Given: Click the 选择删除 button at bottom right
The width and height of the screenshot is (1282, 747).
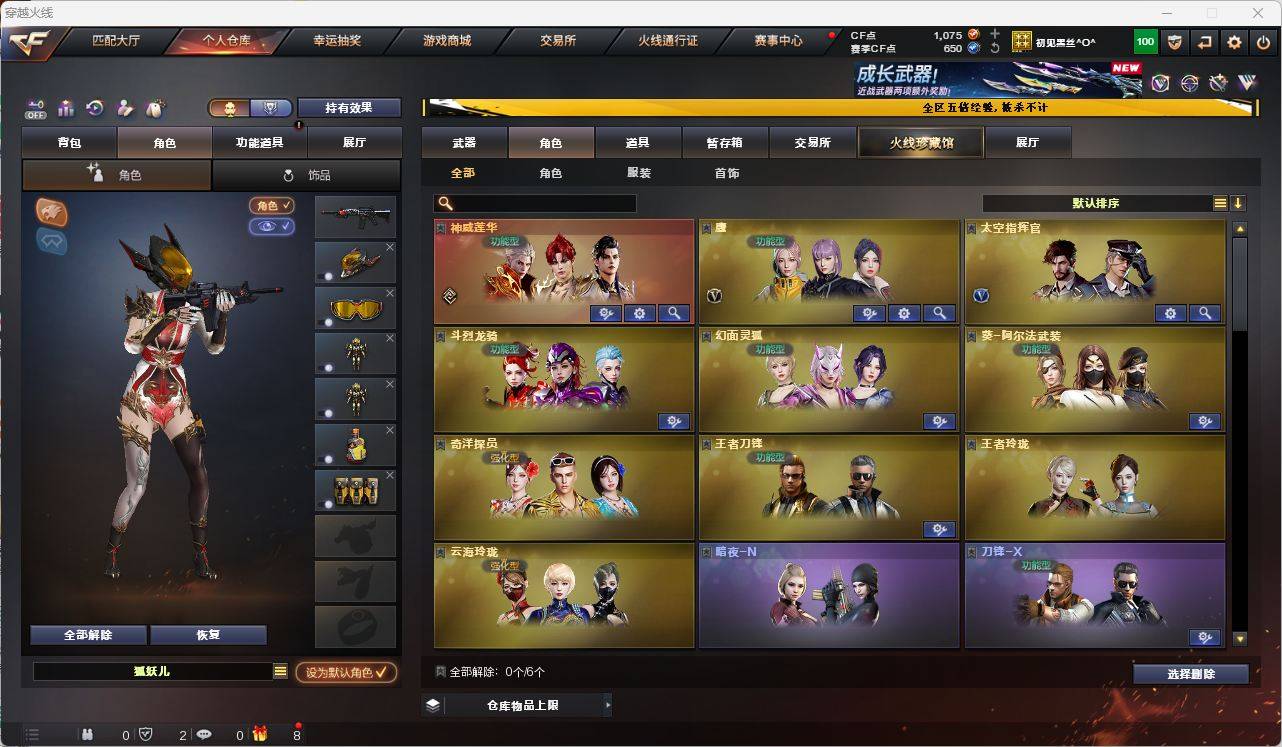Looking at the screenshot, I should 1191,673.
